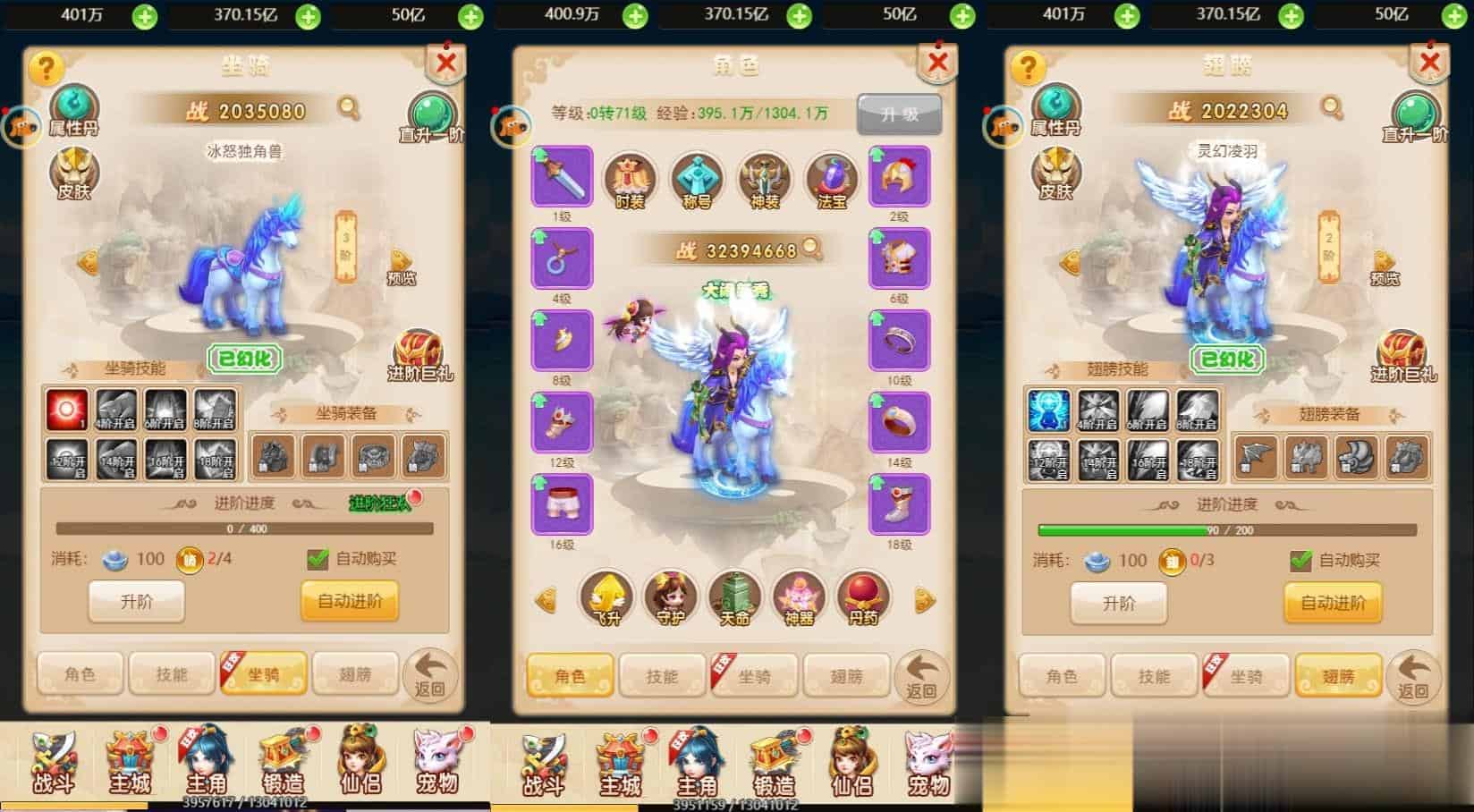Open the 神器 artifact icon
Image resolution: width=1474 pixels, height=812 pixels.
(x=799, y=597)
